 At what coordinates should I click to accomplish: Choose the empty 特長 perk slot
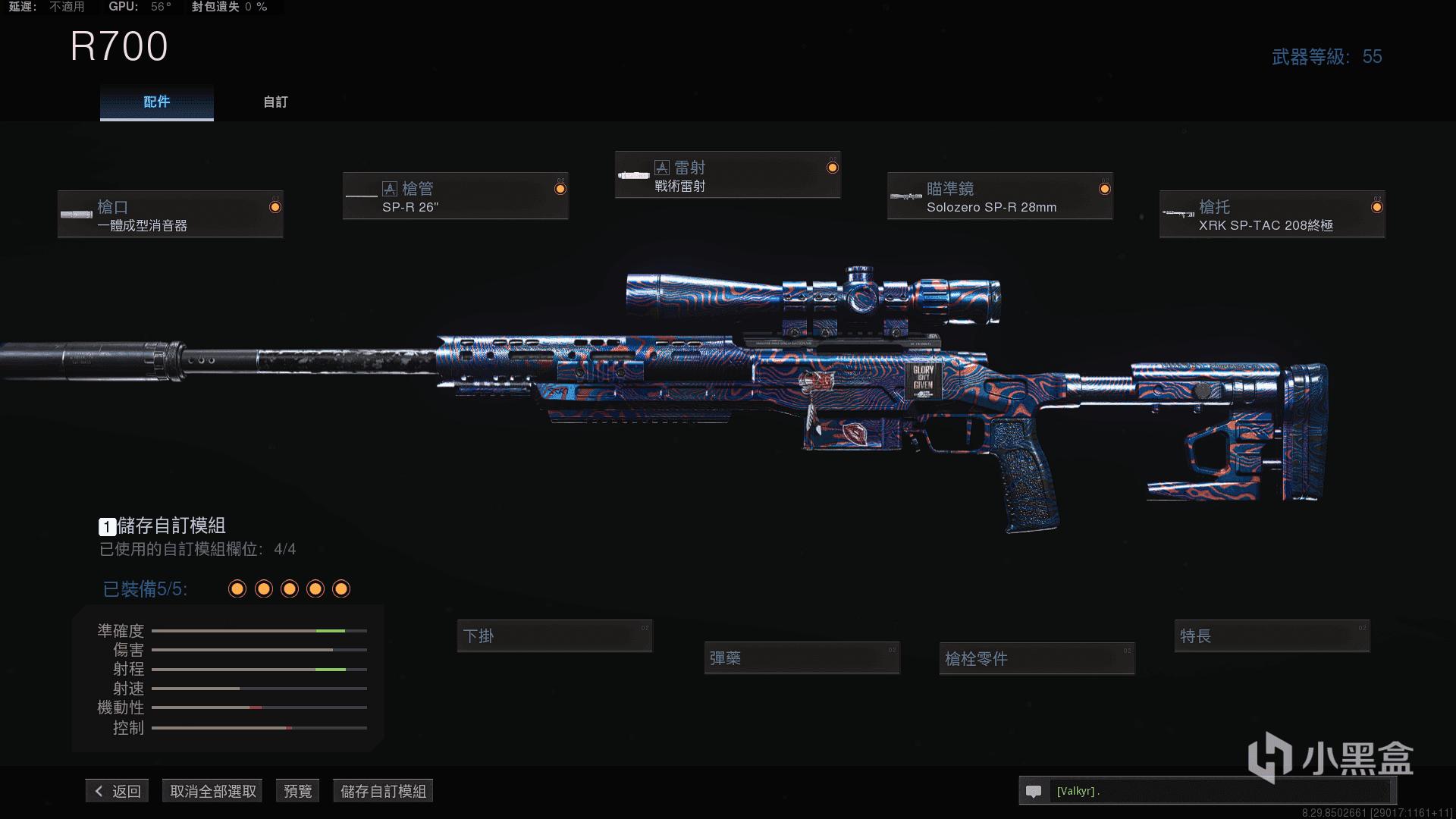[x=1272, y=636]
